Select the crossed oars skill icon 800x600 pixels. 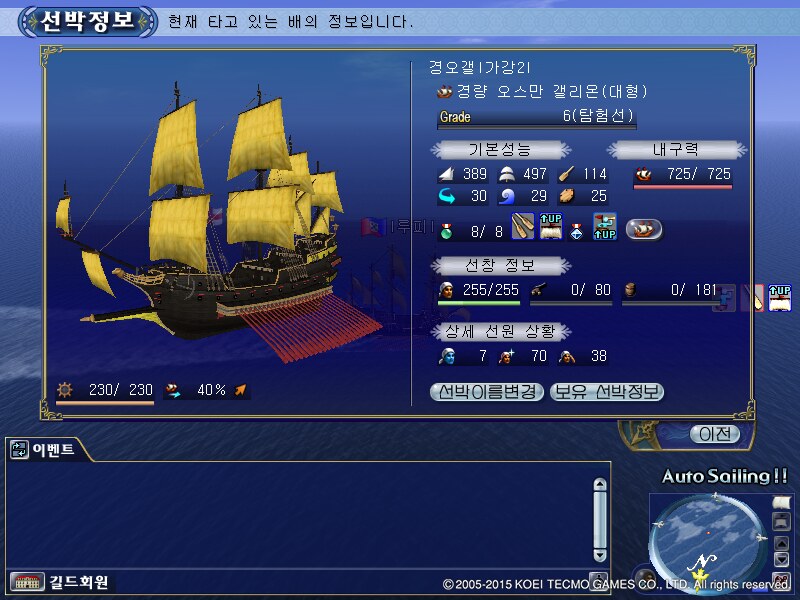click(x=523, y=228)
